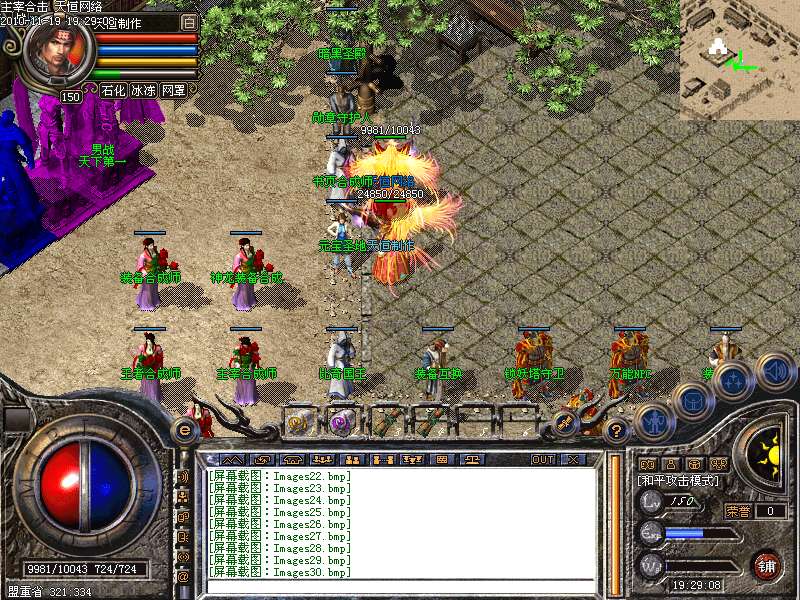
Task: Click the question mark help button
Action: [x=617, y=431]
